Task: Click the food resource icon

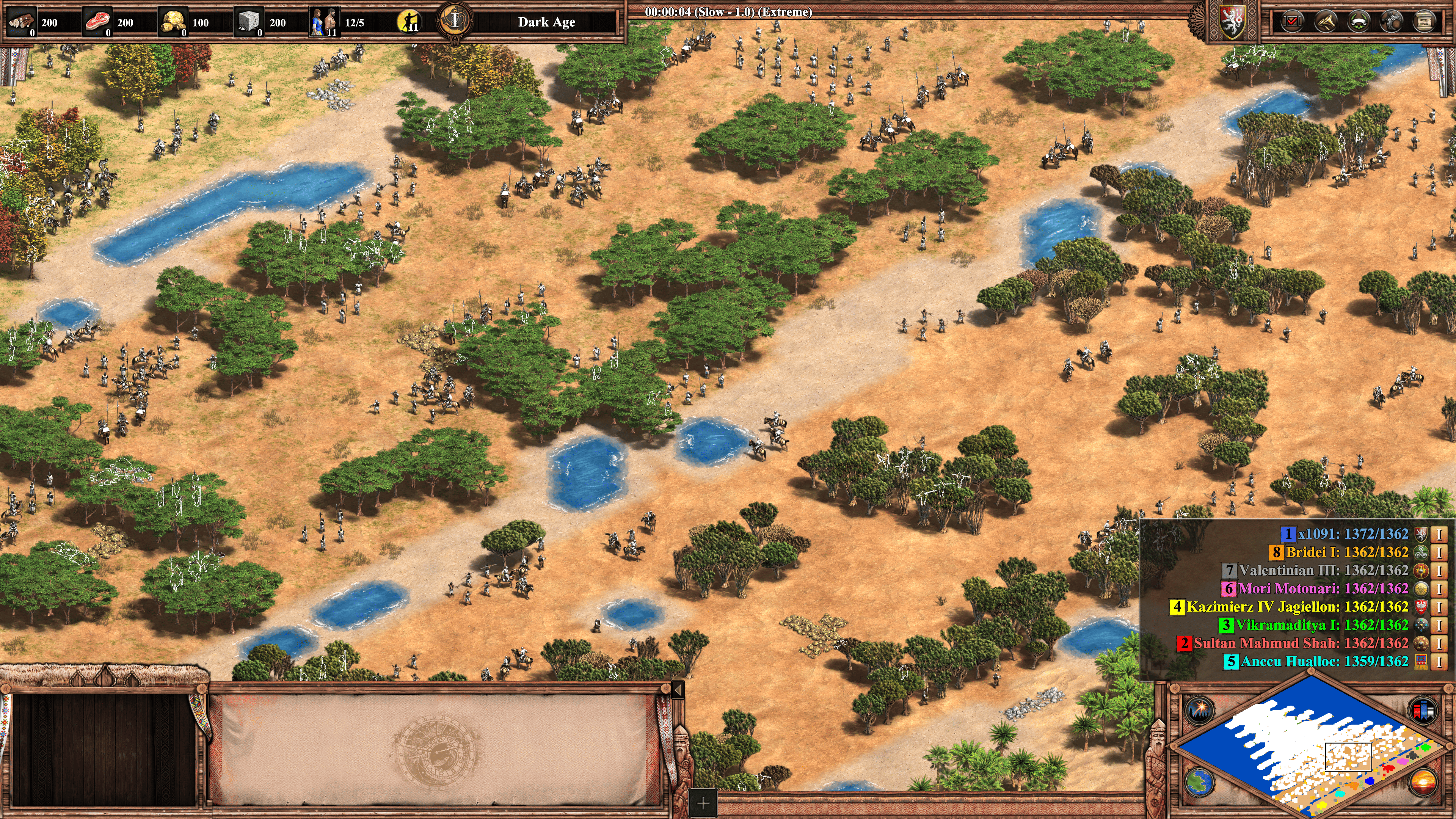Action: click(97, 22)
